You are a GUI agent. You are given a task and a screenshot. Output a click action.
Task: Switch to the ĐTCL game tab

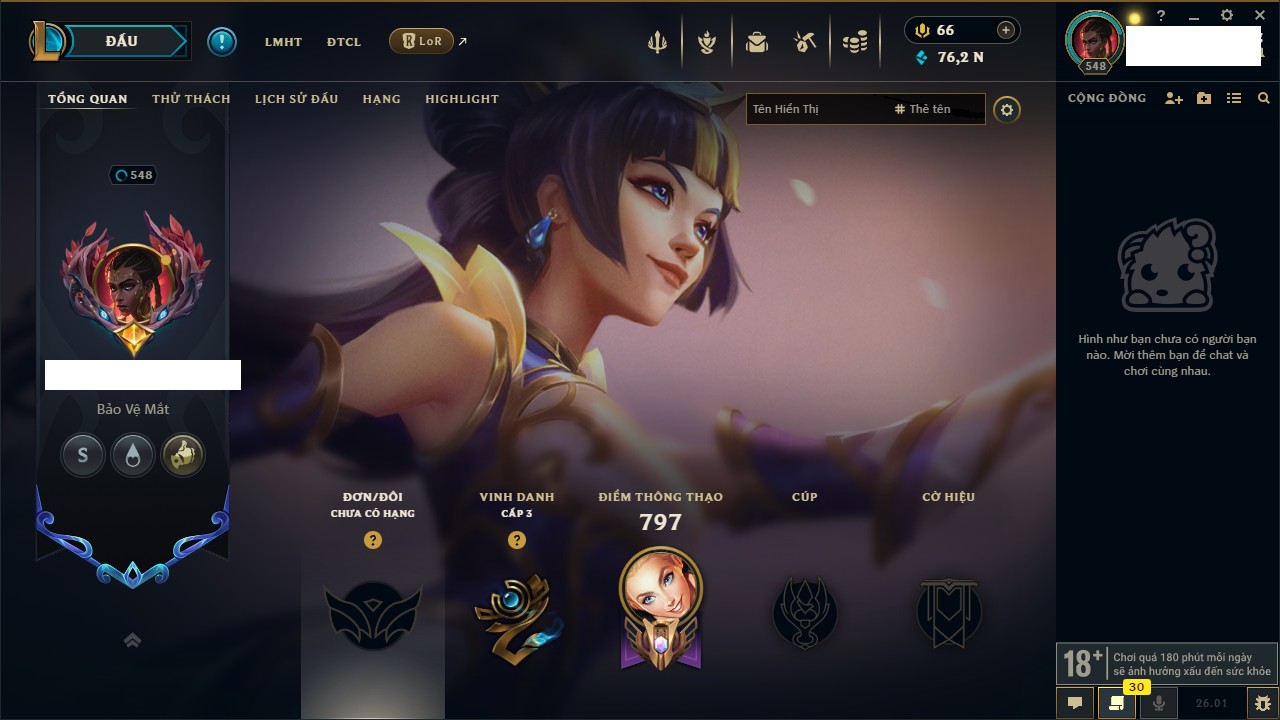tap(344, 42)
